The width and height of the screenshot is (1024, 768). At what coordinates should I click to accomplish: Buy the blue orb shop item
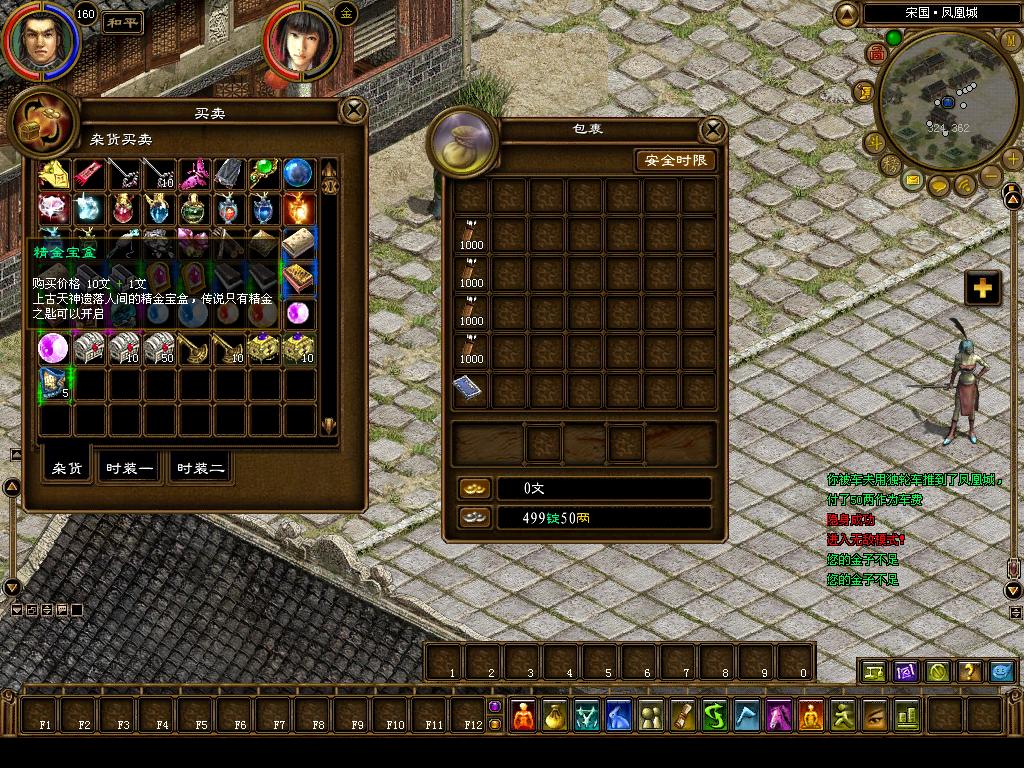point(298,173)
